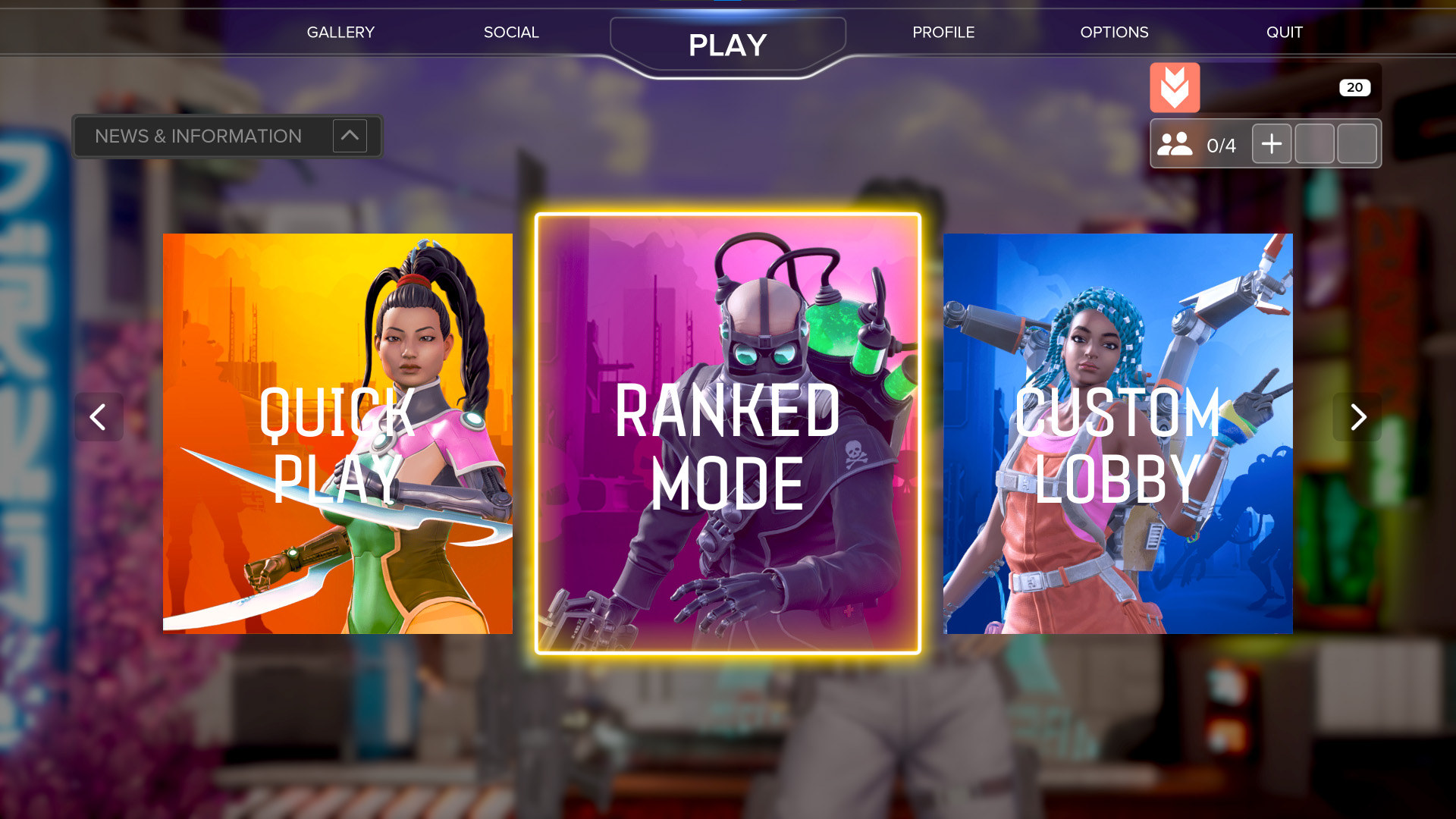Click the plus icon to invite a friend
The width and height of the screenshot is (1456, 819).
pos(1272,143)
